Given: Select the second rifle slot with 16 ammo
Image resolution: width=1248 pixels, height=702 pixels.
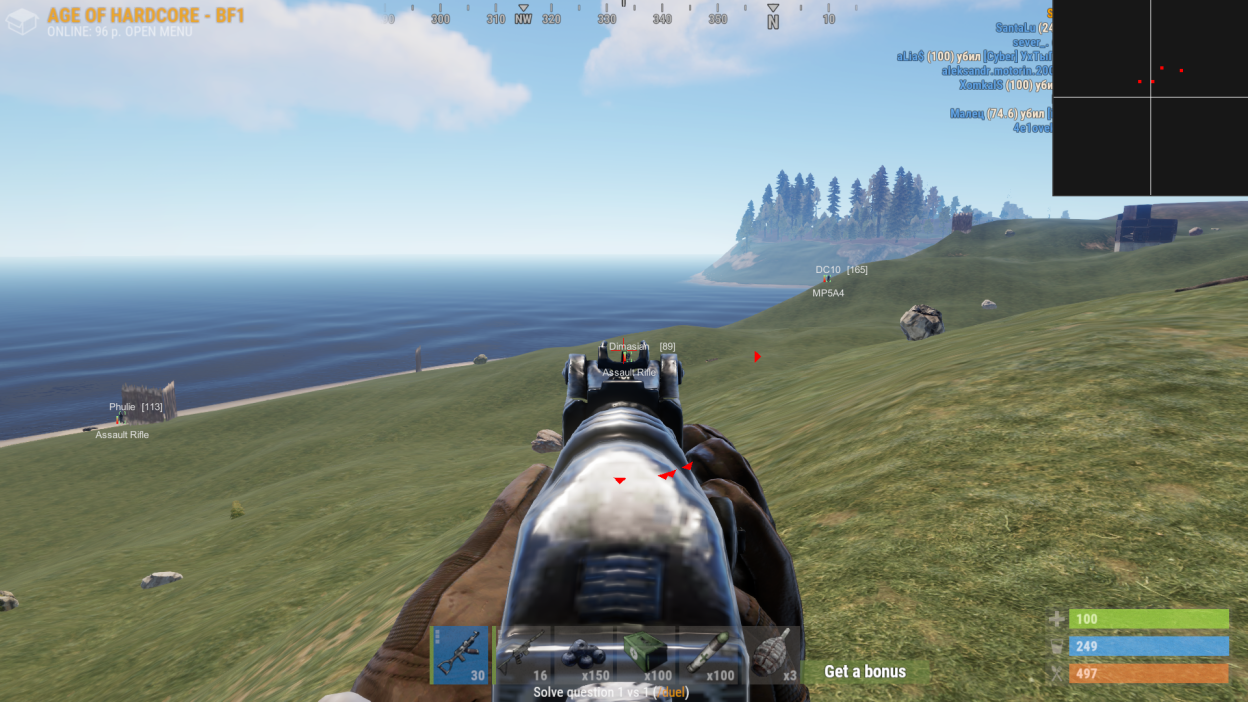Looking at the screenshot, I should (524, 655).
